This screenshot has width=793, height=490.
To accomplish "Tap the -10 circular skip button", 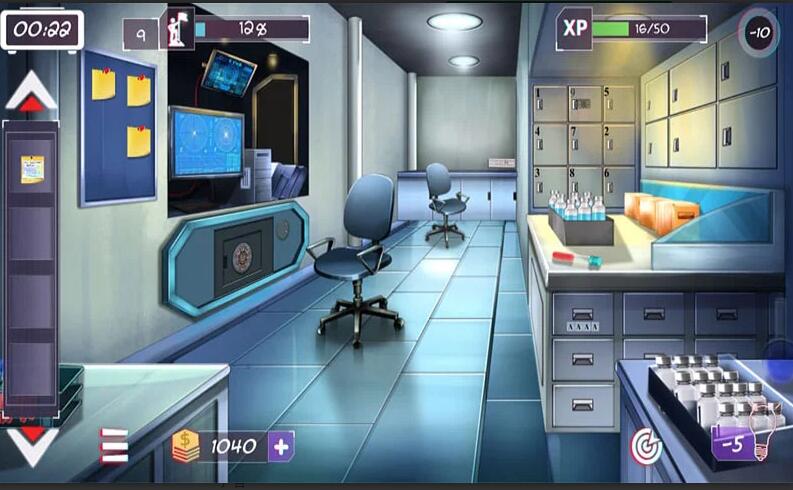I will 760,31.
